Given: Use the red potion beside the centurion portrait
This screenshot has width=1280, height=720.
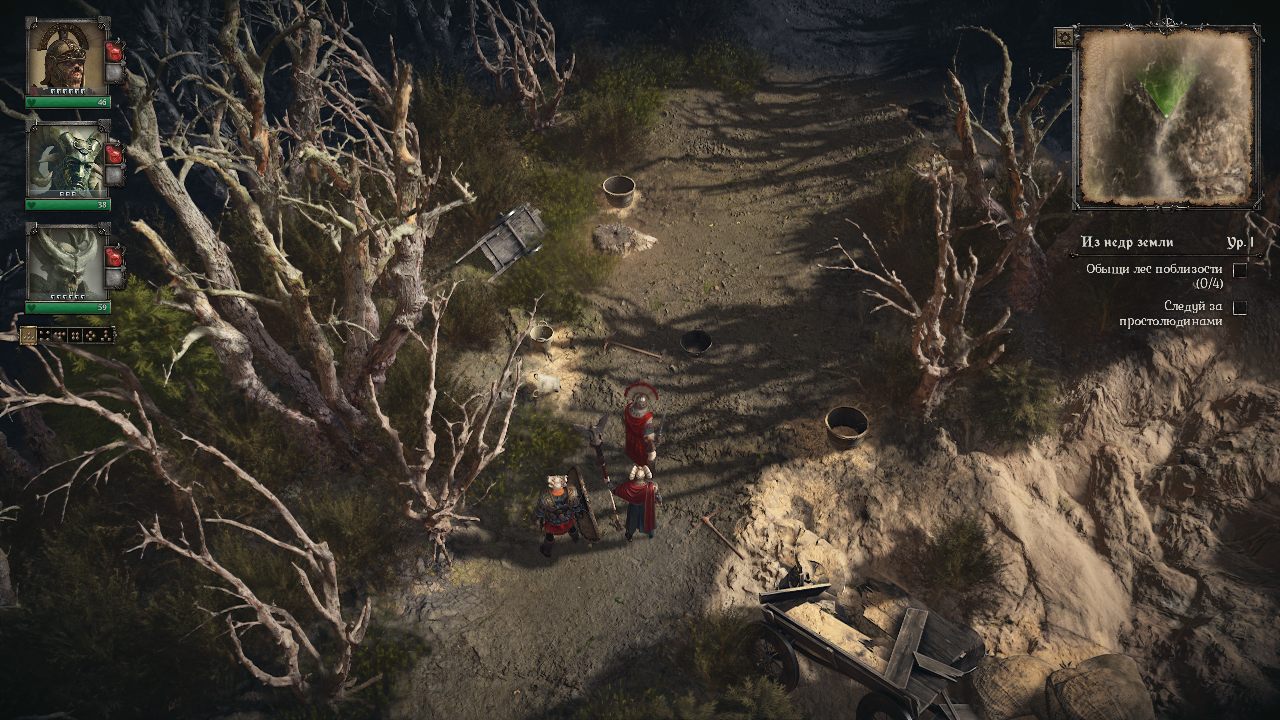Looking at the screenshot, I should coord(114,51).
